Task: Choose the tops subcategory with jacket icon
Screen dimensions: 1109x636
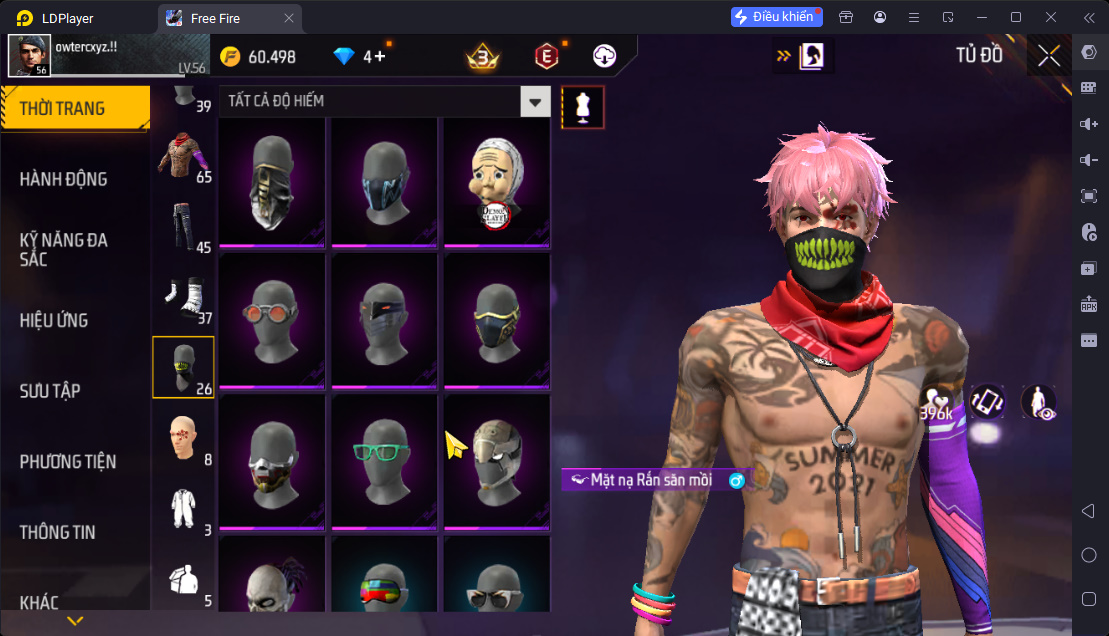Action: click(183, 157)
